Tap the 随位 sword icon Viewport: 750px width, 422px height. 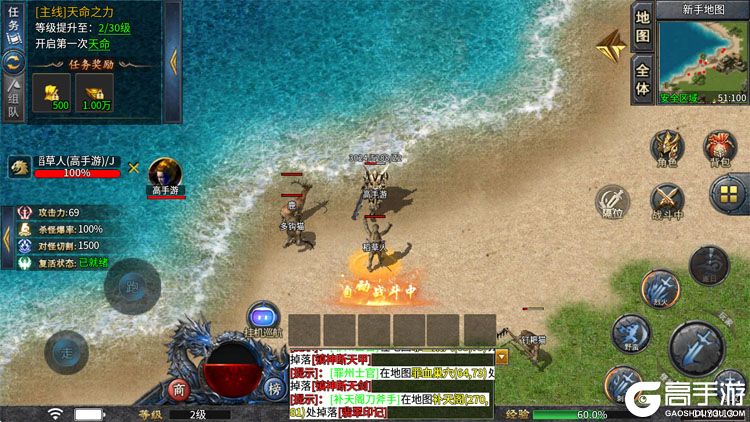pos(612,201)
